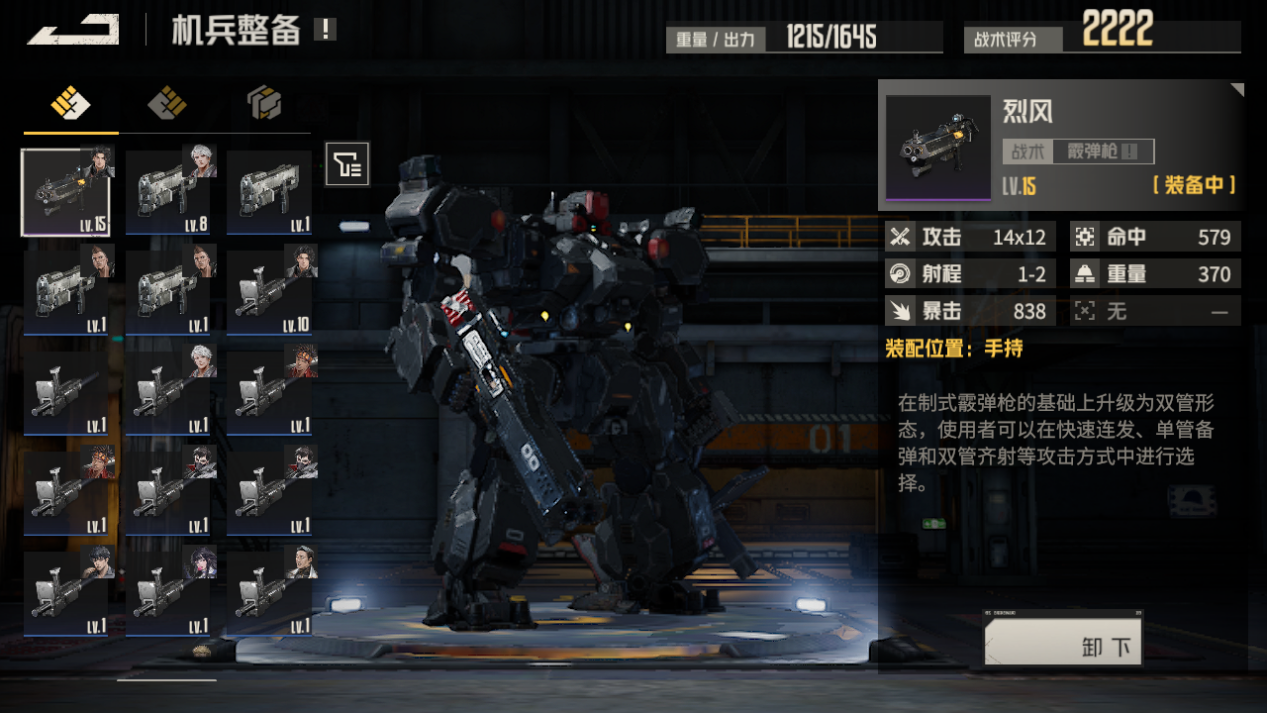Switch to the dimmed fist tab
Image resolution: width=1267 pixels, height=713 pixels.
pyautogui.click(x=167, y=103)
